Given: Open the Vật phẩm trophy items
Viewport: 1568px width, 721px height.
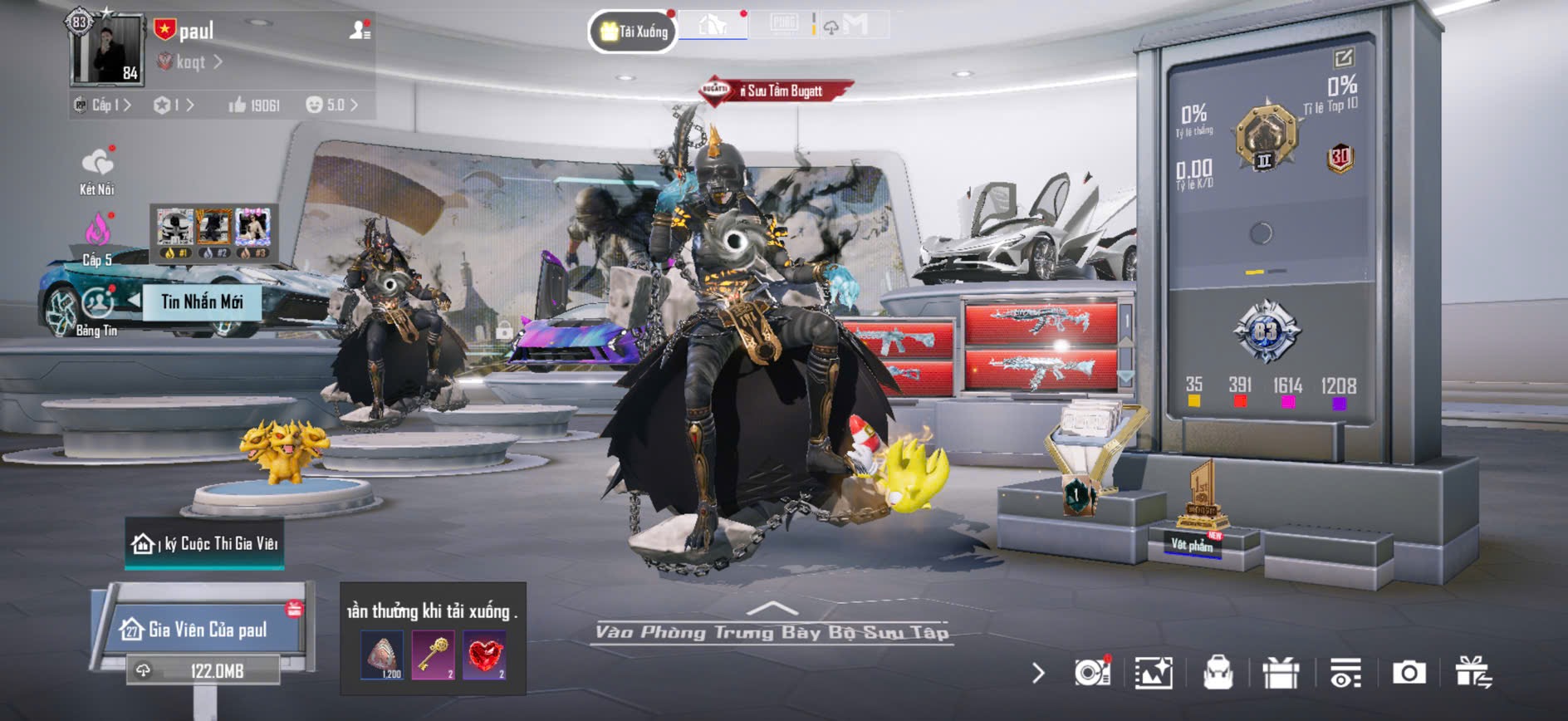Looking at the screenshot, I should [x=1193, y=544].
